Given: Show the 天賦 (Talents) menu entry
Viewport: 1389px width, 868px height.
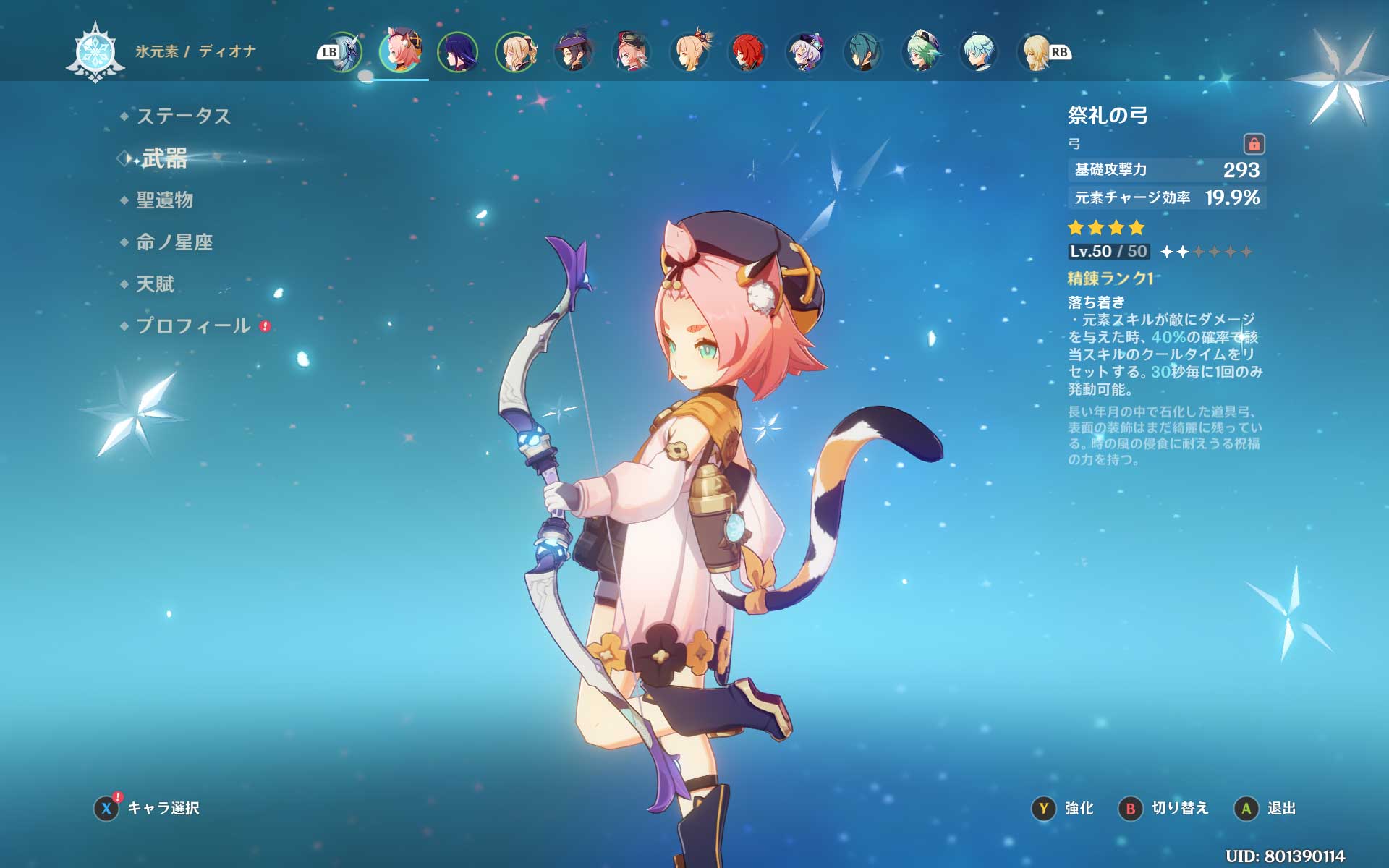Looking at the screenshot, I should 155,284.
